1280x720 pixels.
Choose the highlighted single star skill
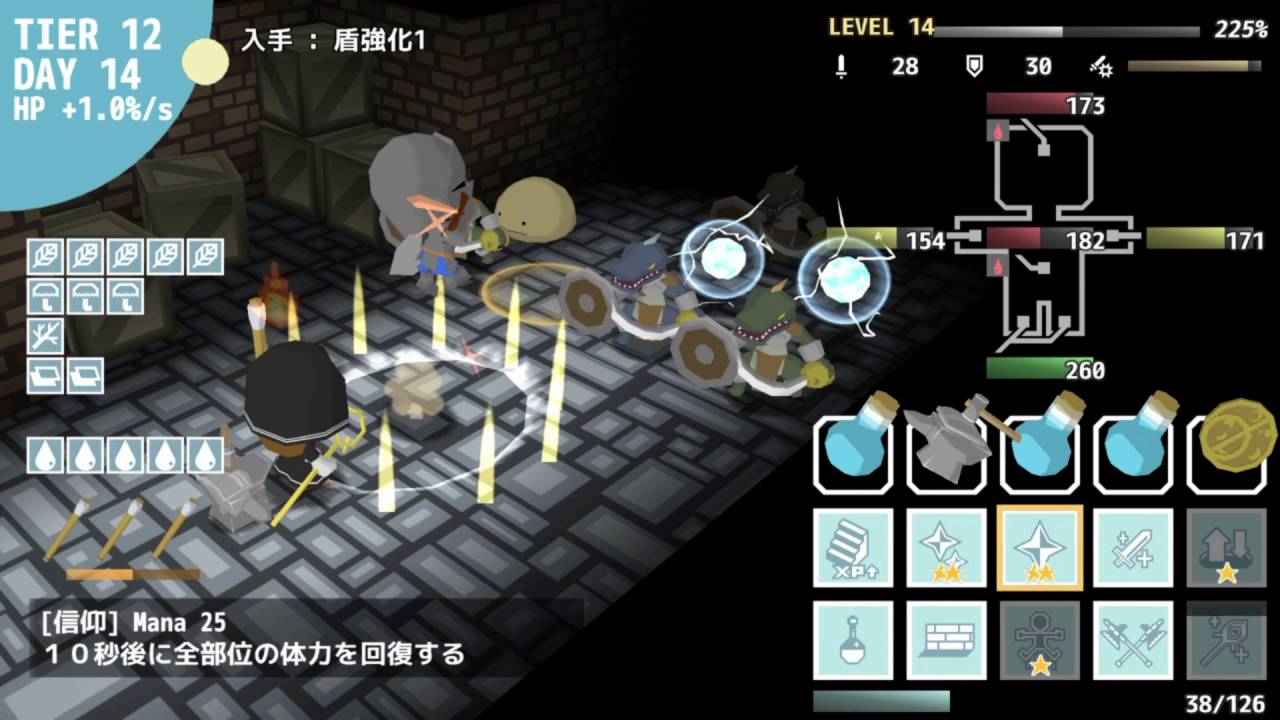pyautogui.click(x=1040, y=548)
